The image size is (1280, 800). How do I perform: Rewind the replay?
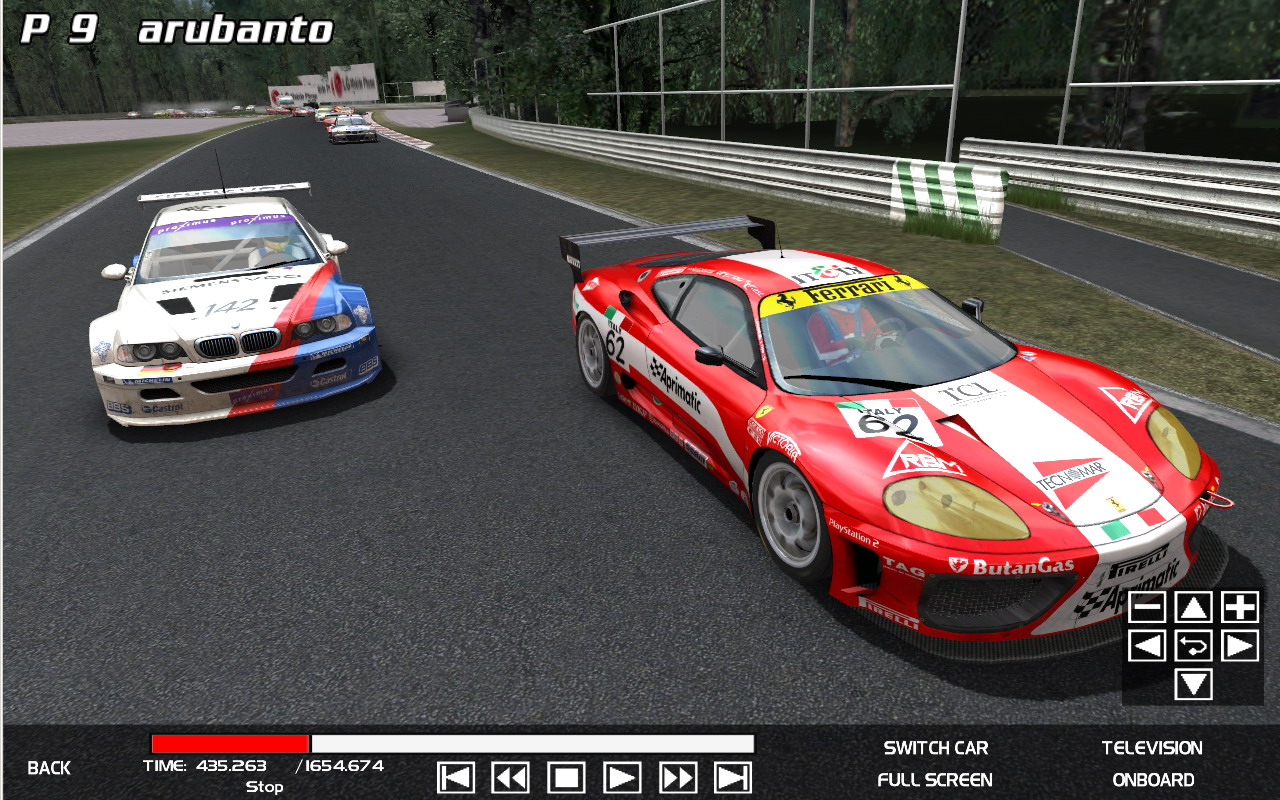pos(510,777)
